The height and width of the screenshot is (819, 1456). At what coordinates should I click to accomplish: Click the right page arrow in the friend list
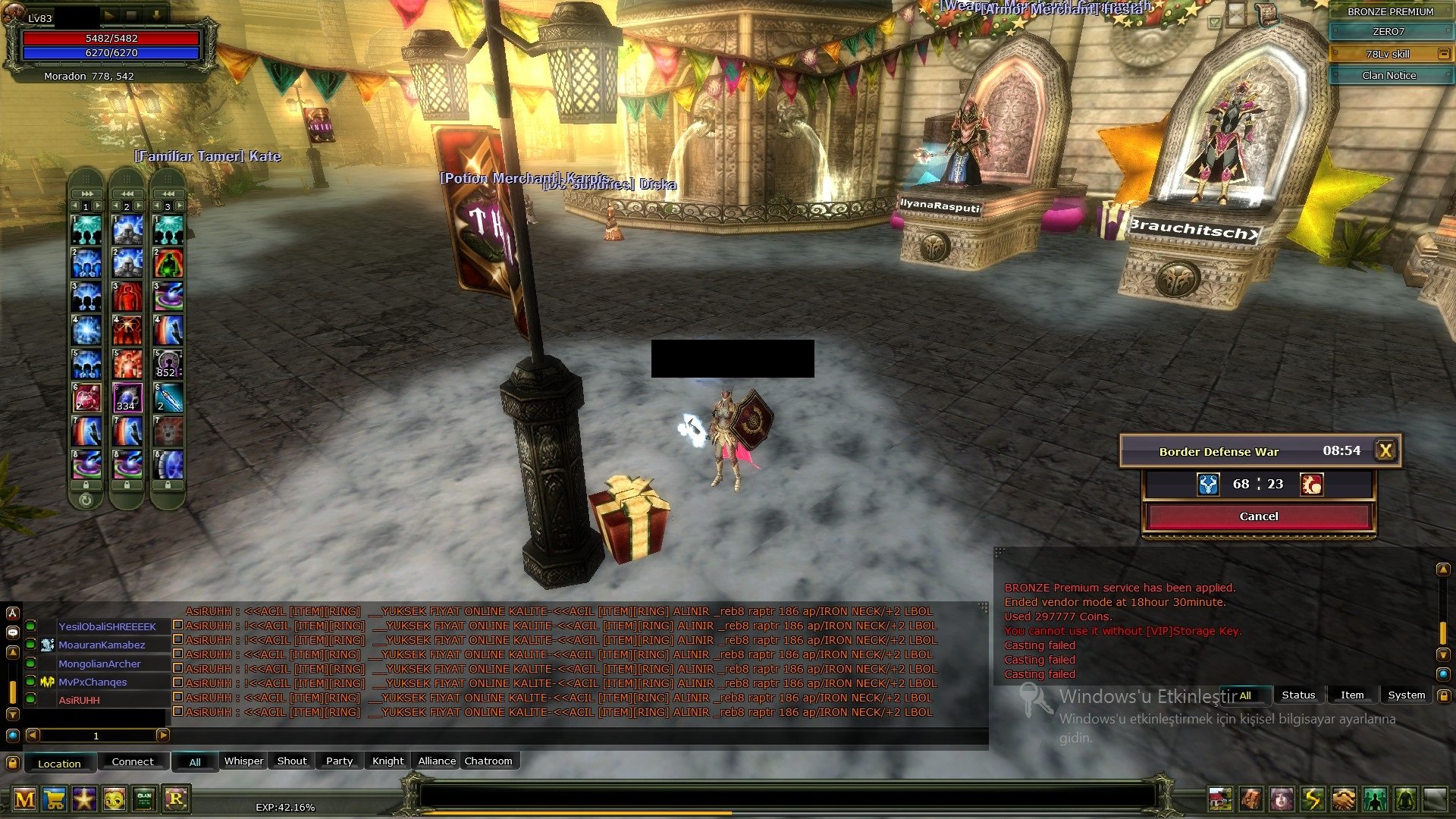click(162, 735)
